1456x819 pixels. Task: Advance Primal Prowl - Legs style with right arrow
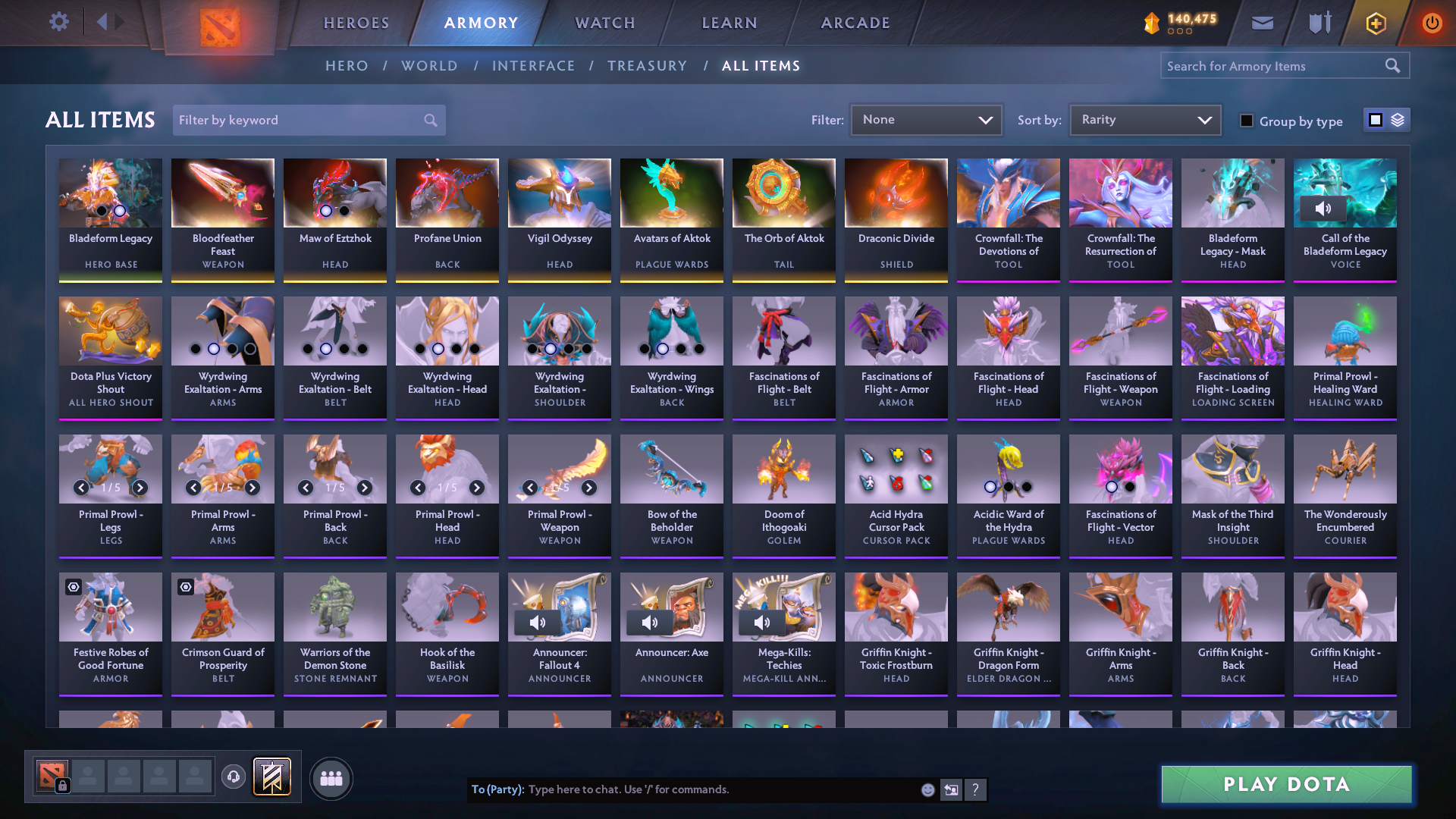(x=140, y=488)
